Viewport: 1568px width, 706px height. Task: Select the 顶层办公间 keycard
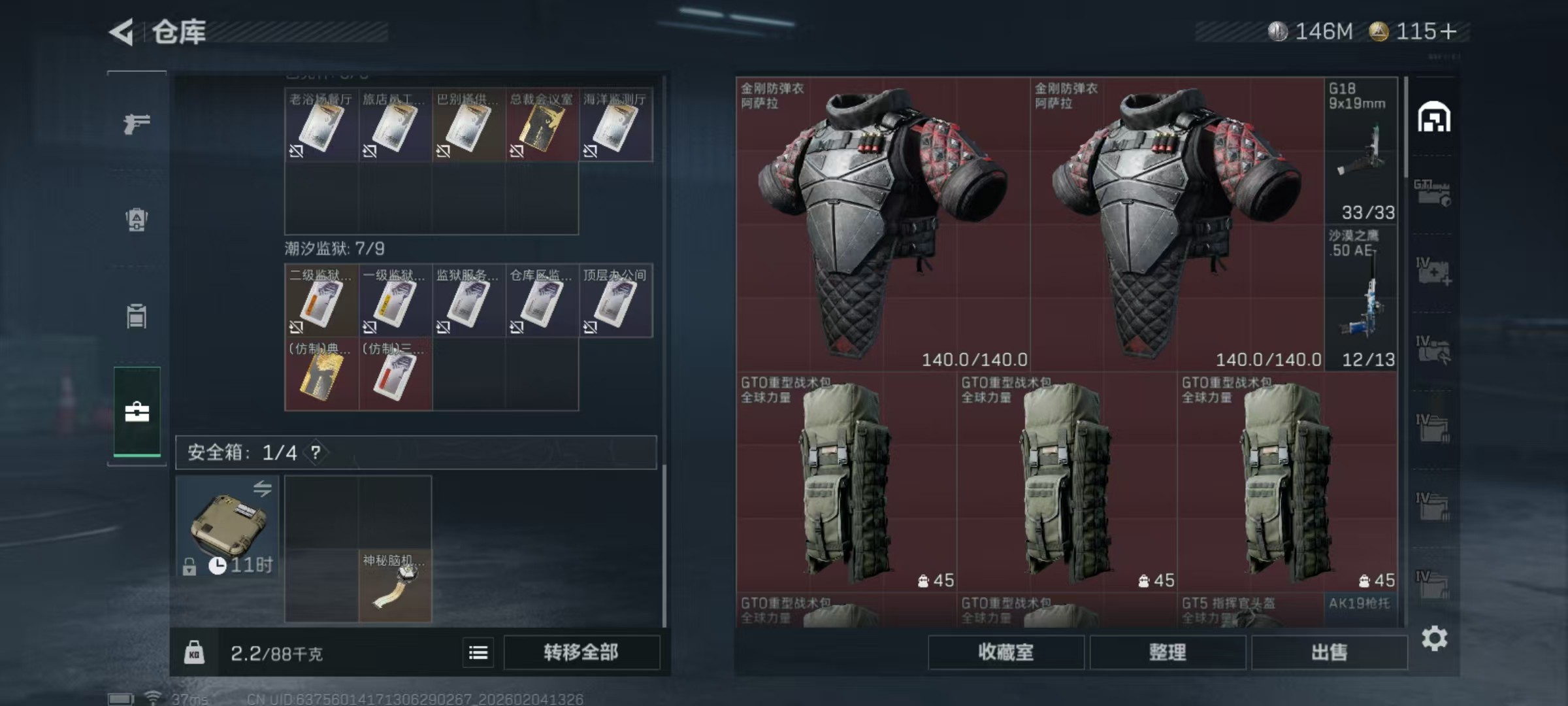pyautogui.click(x=615, y=301)
